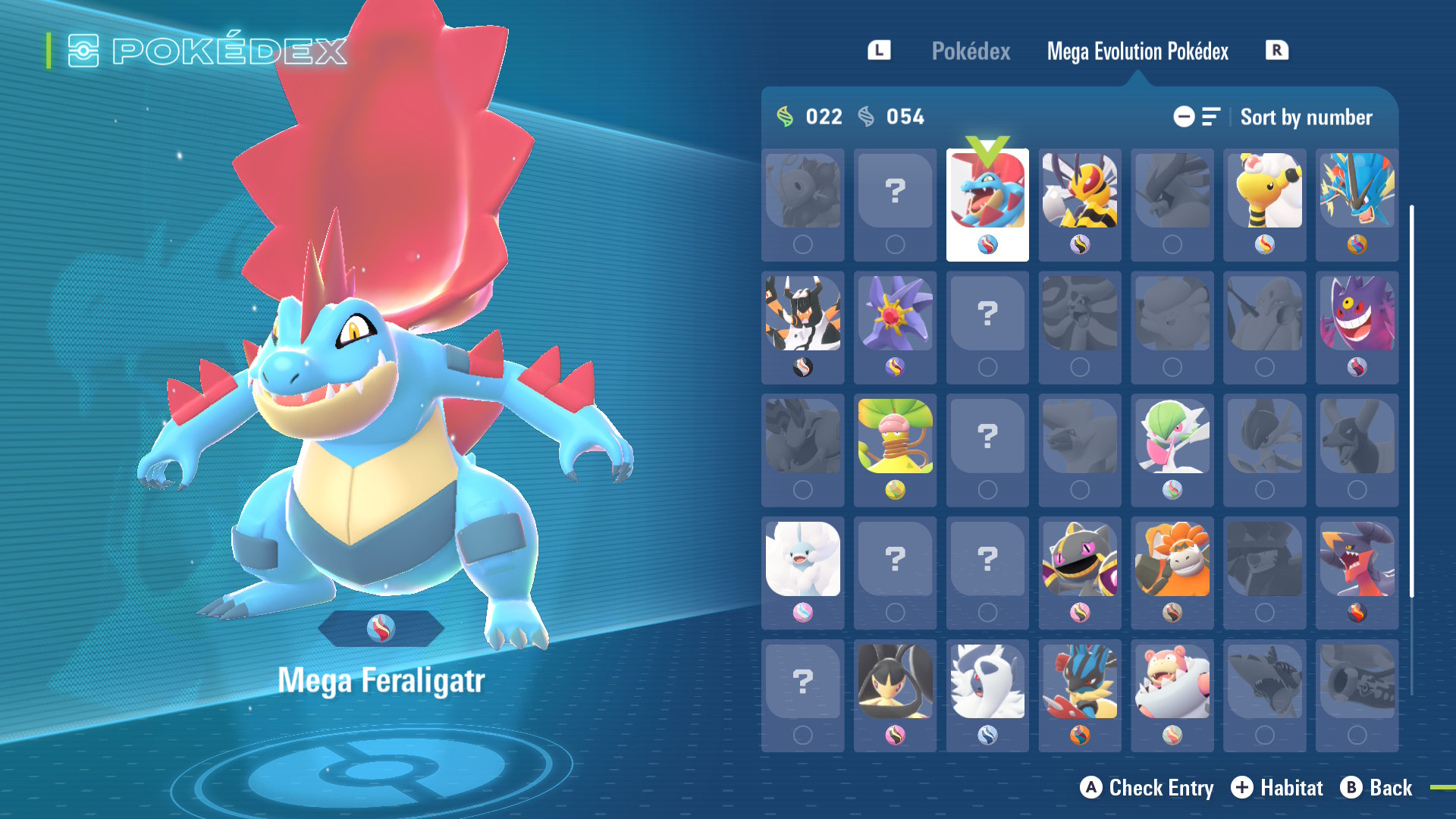The height and width of the screenshot is (819, 1456).
Task: Select the Mega Evolution Pokédex tab
Action: (1137, 52)
